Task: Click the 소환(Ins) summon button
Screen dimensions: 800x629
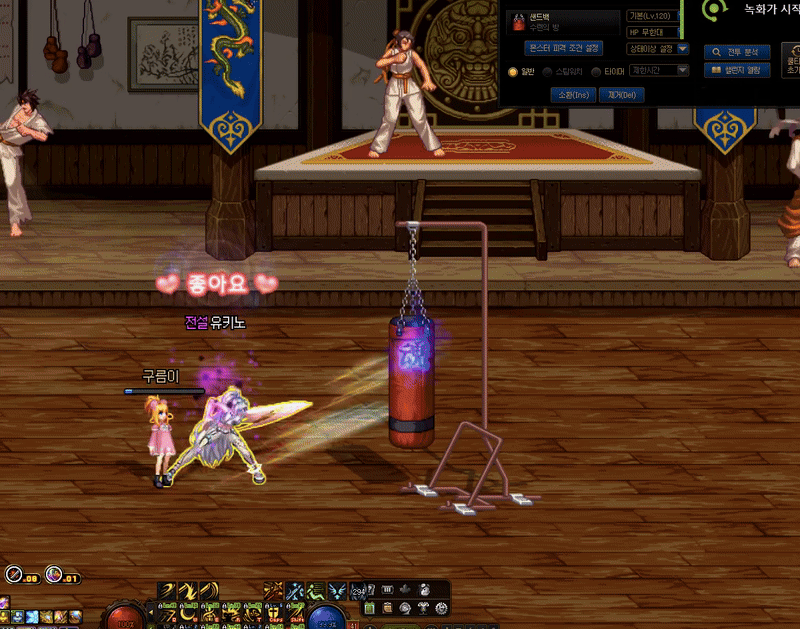Action: [x=573, y=94]
